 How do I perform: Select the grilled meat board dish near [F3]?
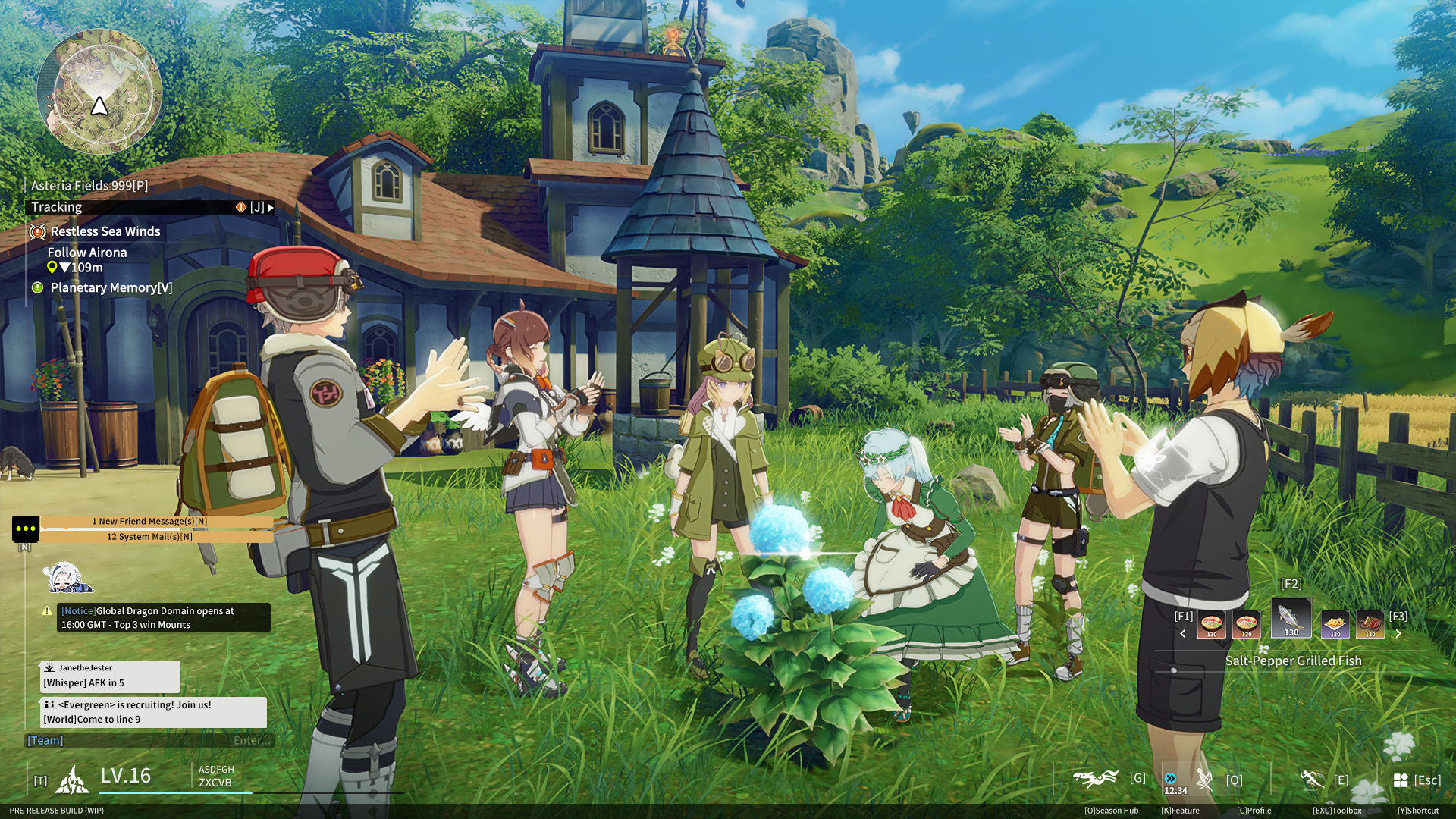(x=1370, y=624)
